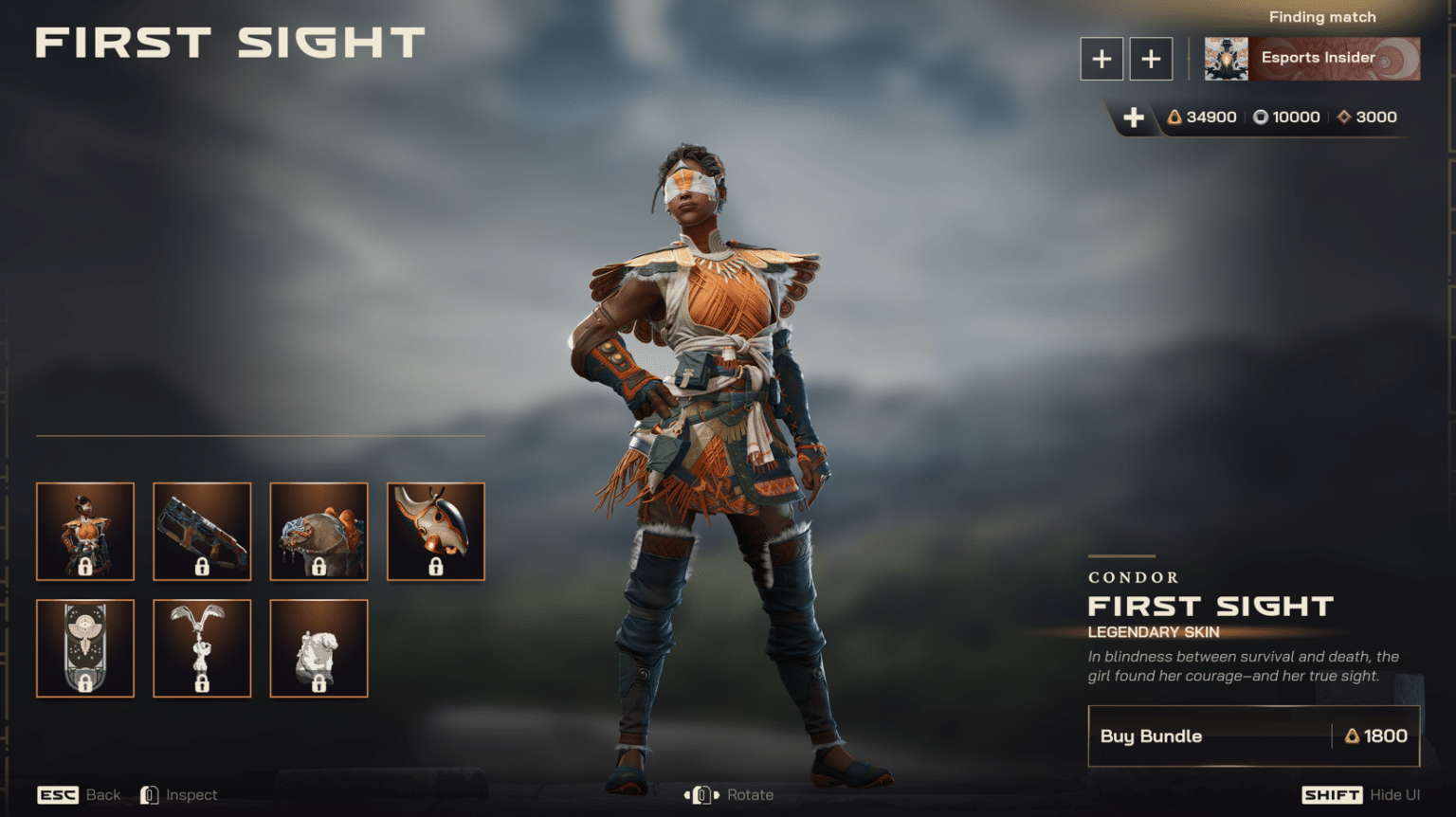1456x817 pixels.
Task: Click the silver coin currency icon
Action: 1261,117
